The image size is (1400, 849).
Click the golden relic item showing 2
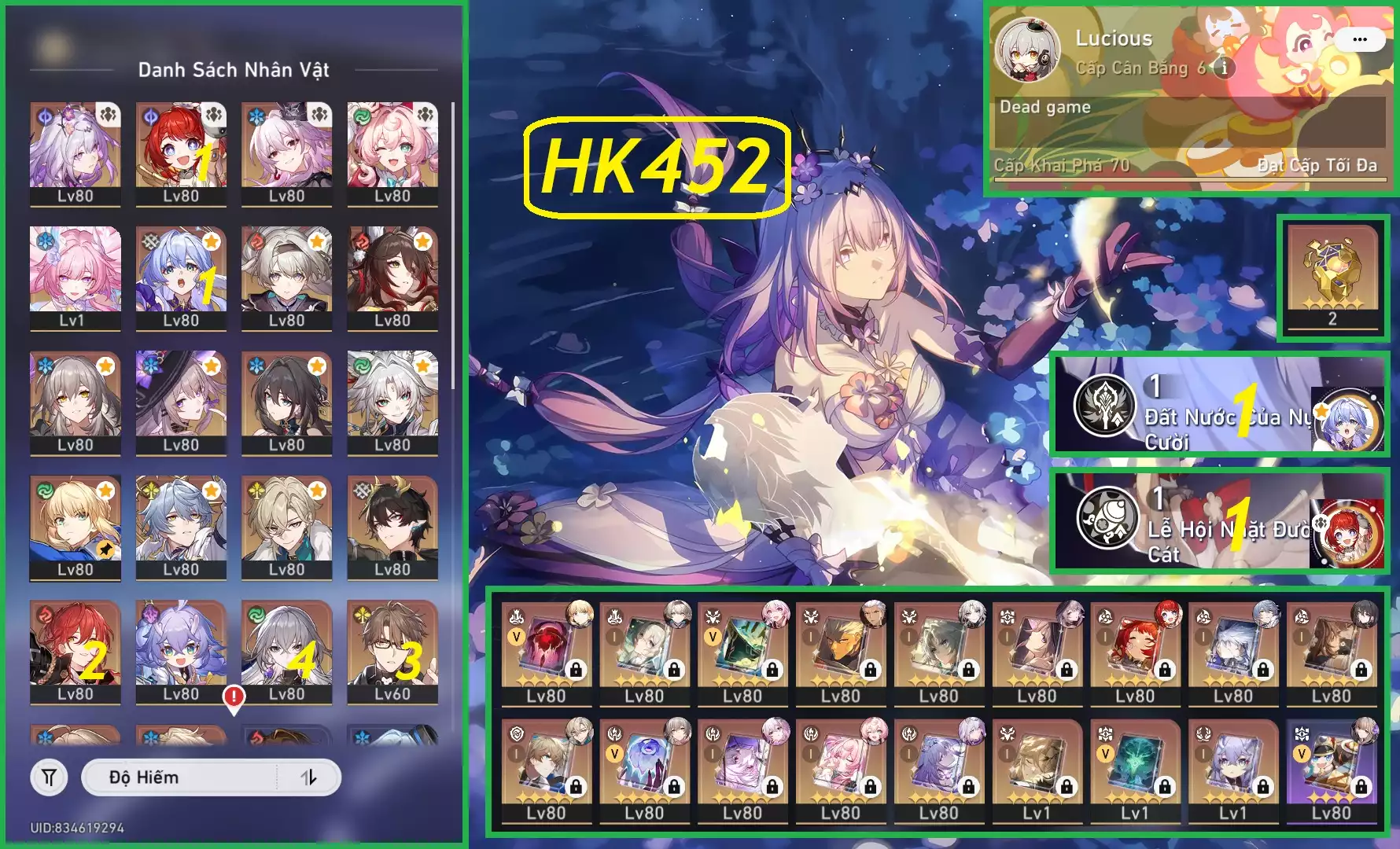[x=1332, y=277]
